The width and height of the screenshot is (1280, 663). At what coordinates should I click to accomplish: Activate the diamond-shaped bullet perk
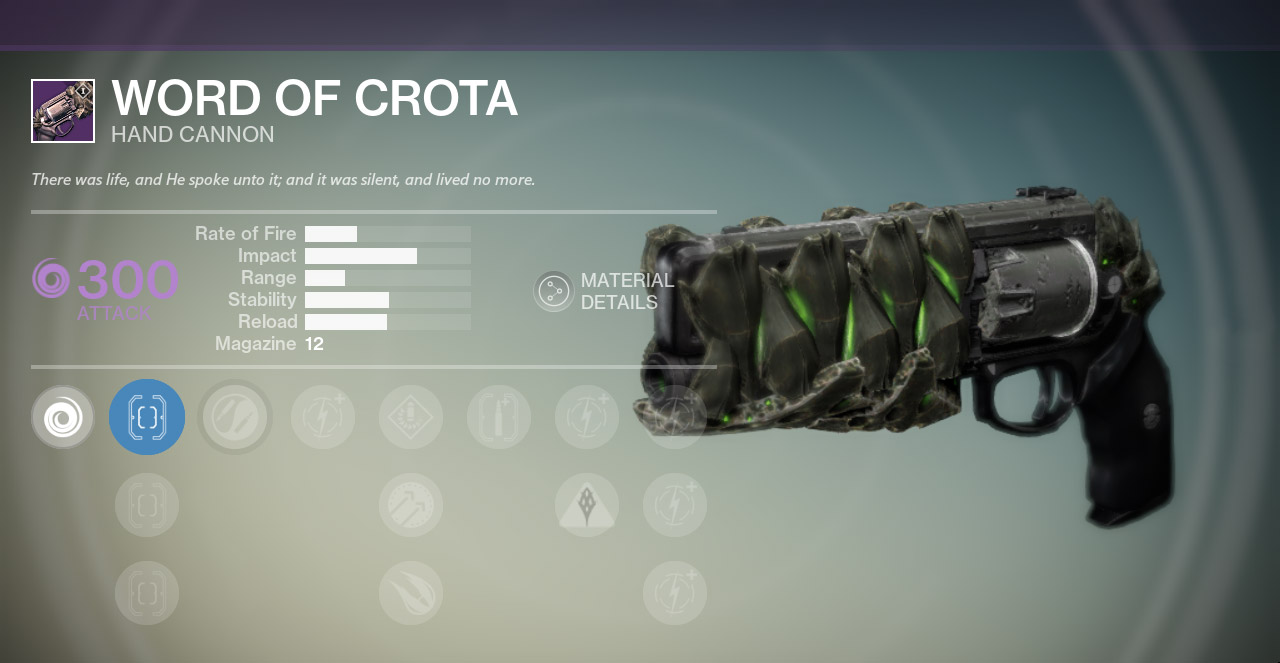tap(411, 417)
